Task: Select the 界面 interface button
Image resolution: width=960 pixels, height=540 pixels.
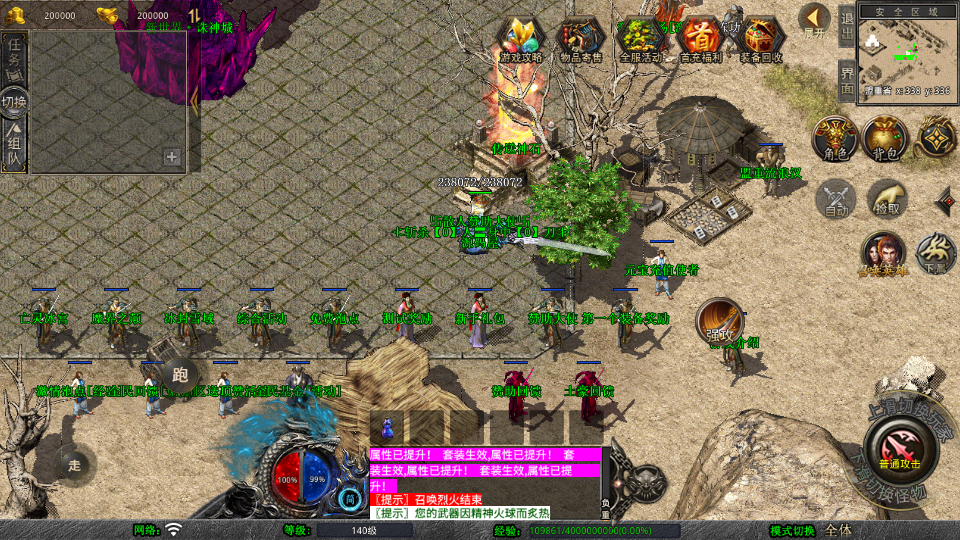Action: (847, 80)
